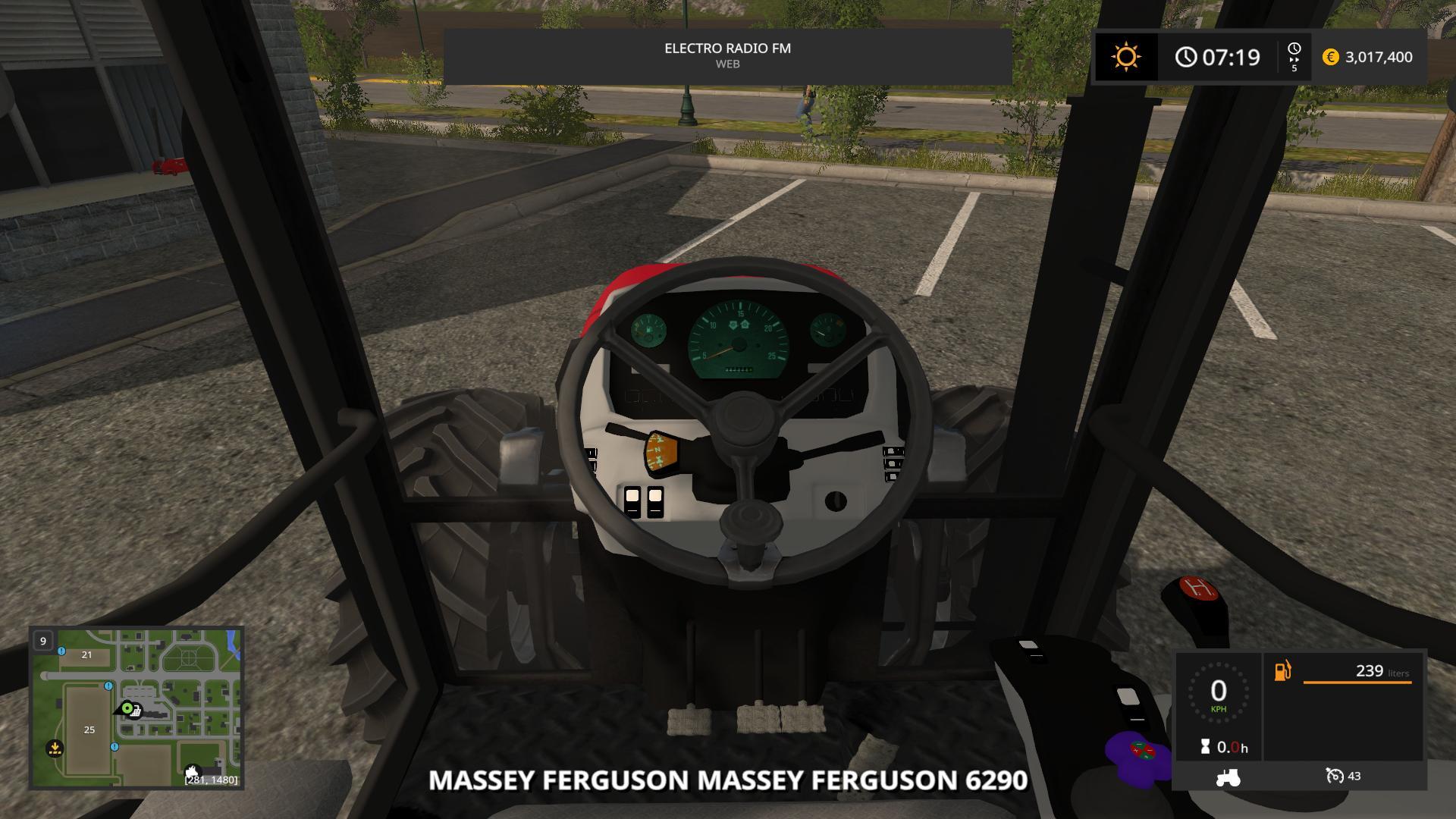Select the tractor vehicle icon
Viewport: 1456px width, 819px height.
click(1228, 777)
